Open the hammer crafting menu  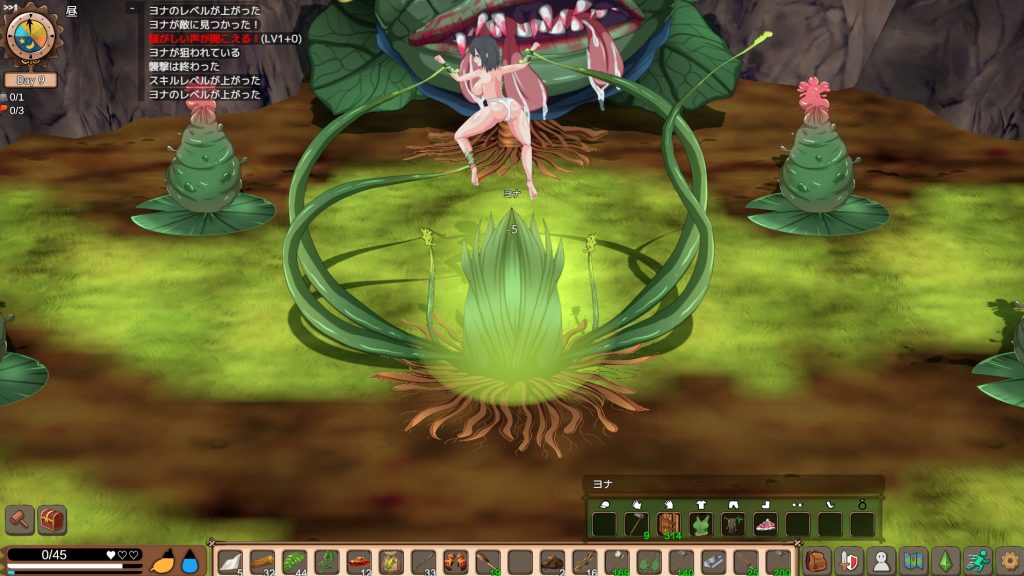tap(20, 520)
